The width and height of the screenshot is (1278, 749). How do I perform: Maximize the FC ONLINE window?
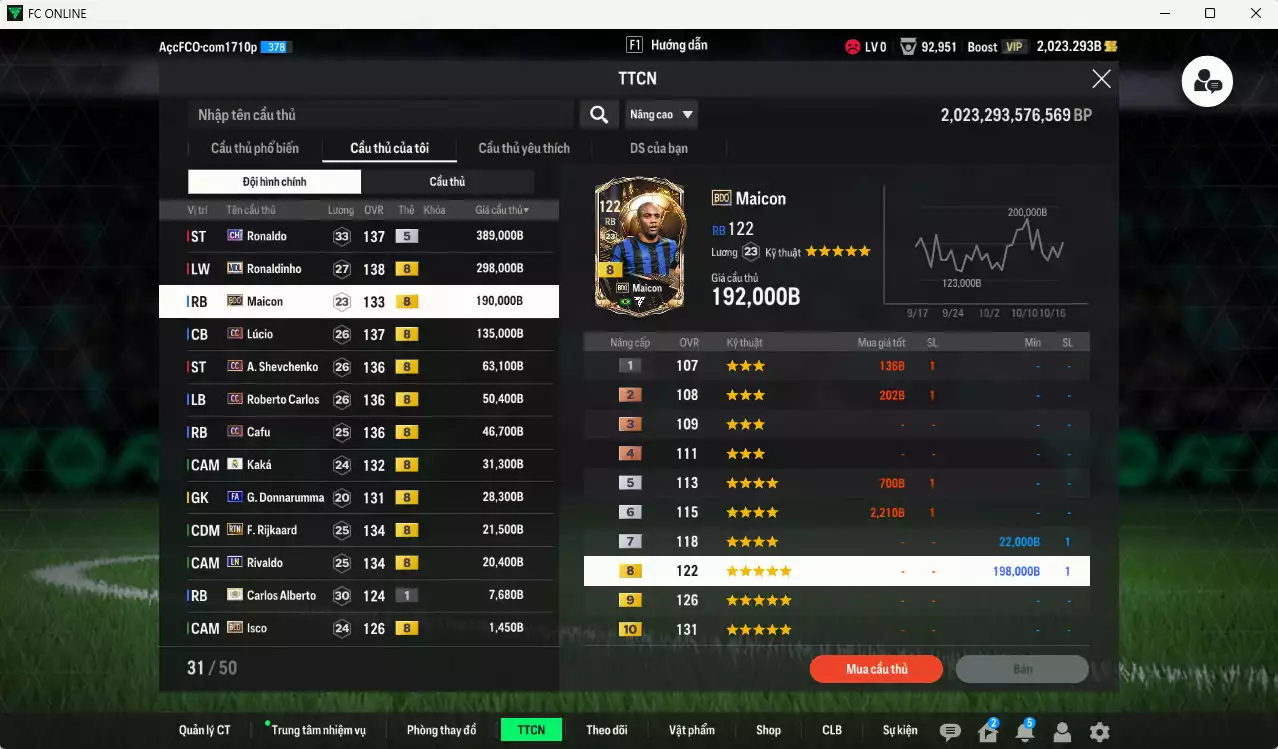1210,13
